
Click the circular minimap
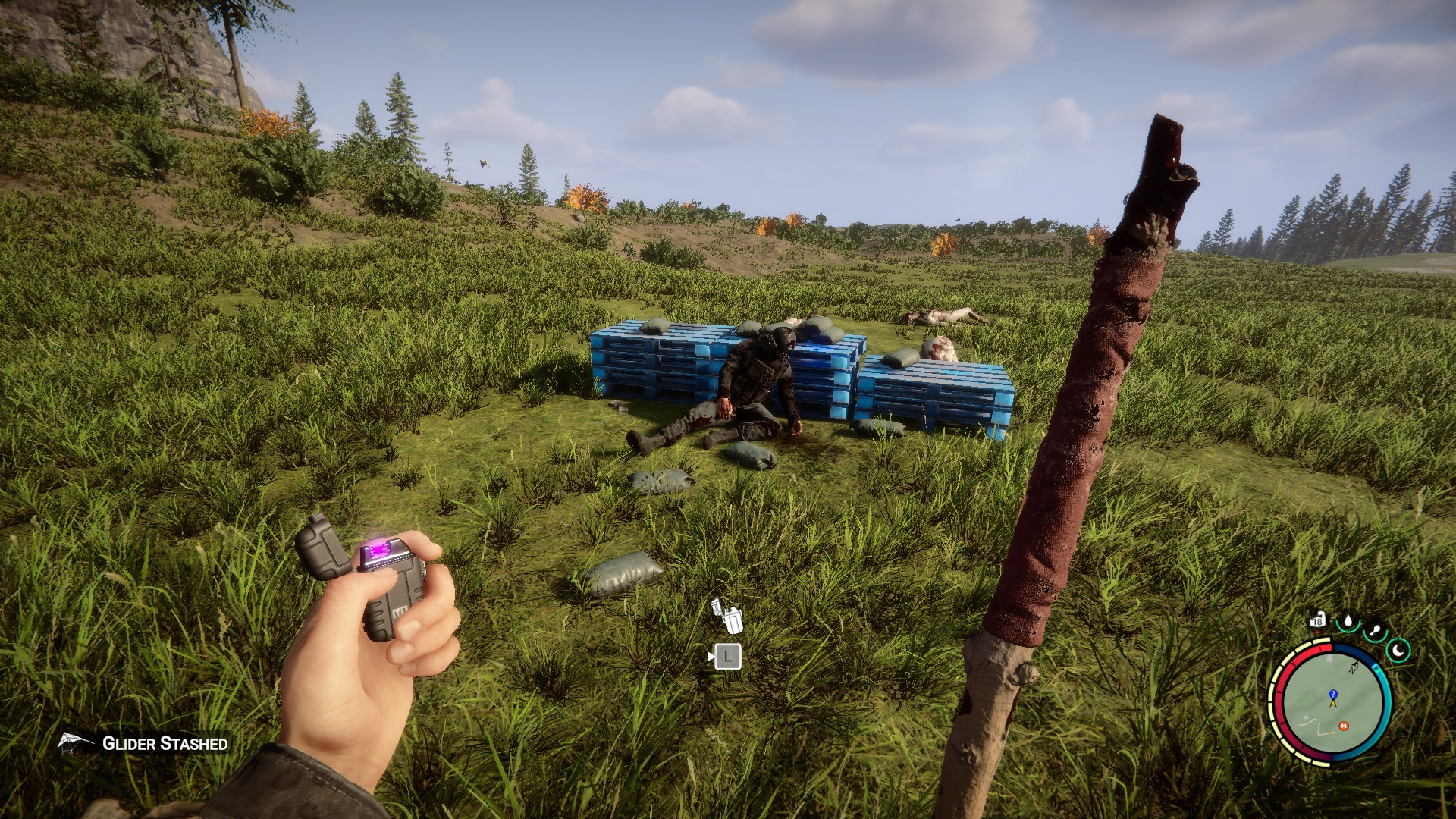click(x=1332, y=703)
